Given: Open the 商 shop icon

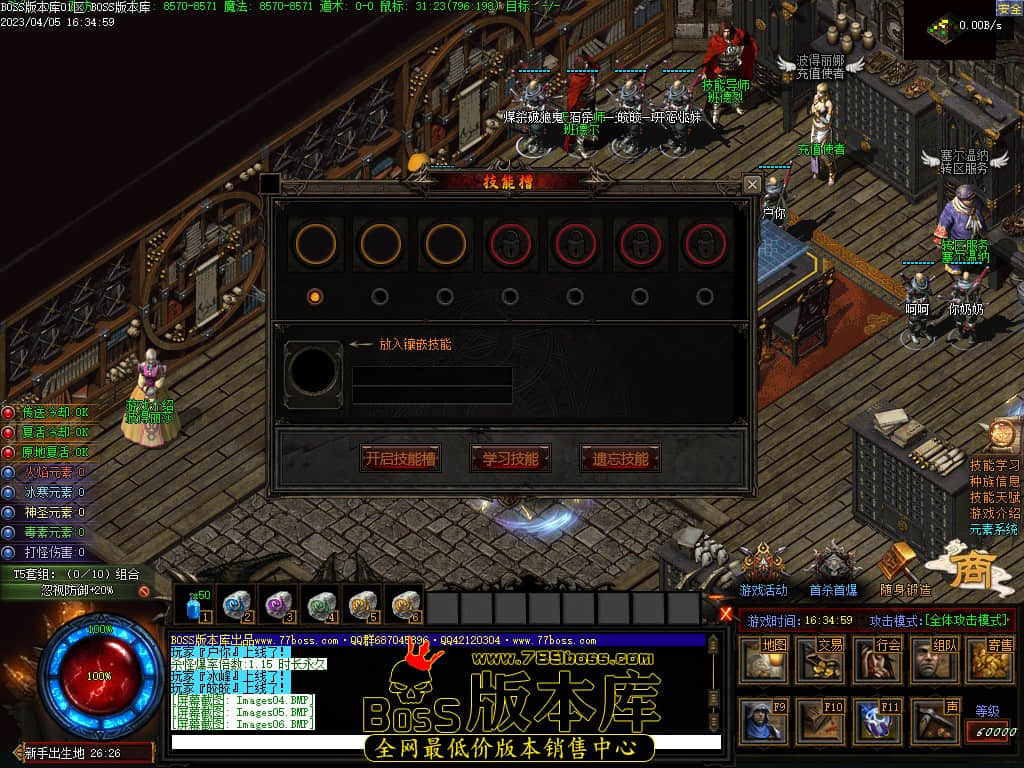Looking at the screenshot, I should pos(969,566).
